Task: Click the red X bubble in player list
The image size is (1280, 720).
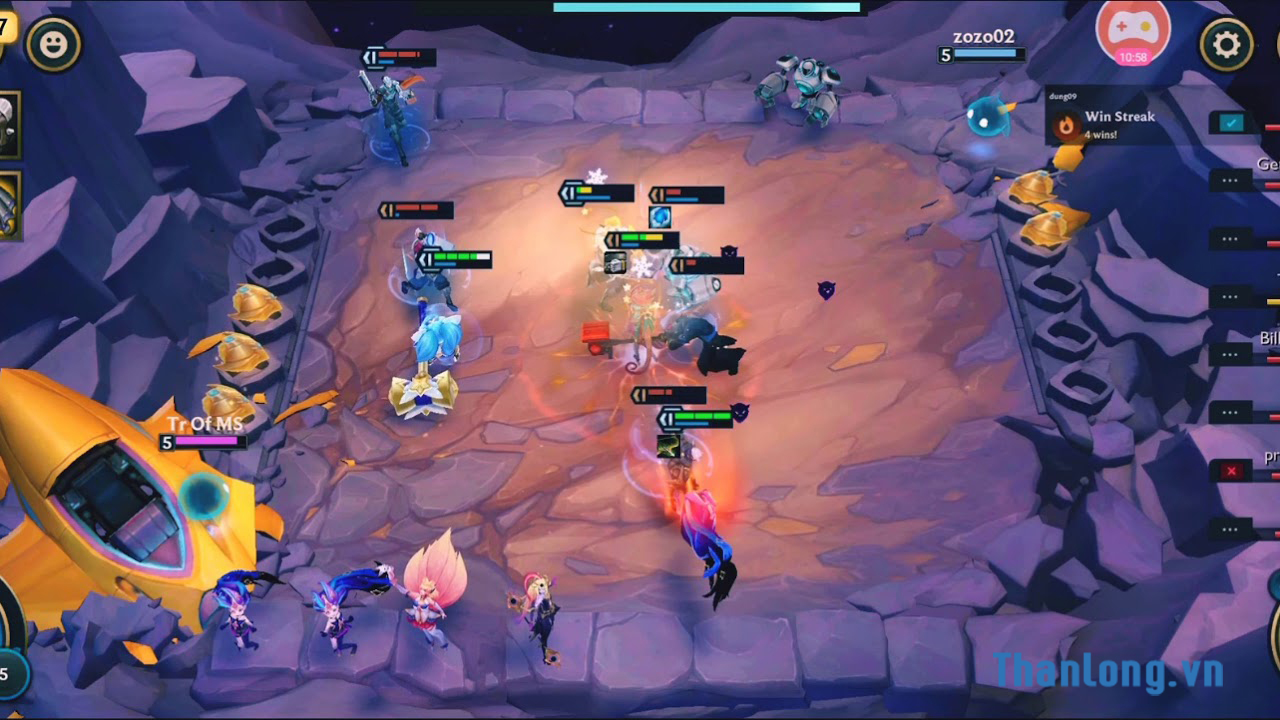Action: (1231, 470)
